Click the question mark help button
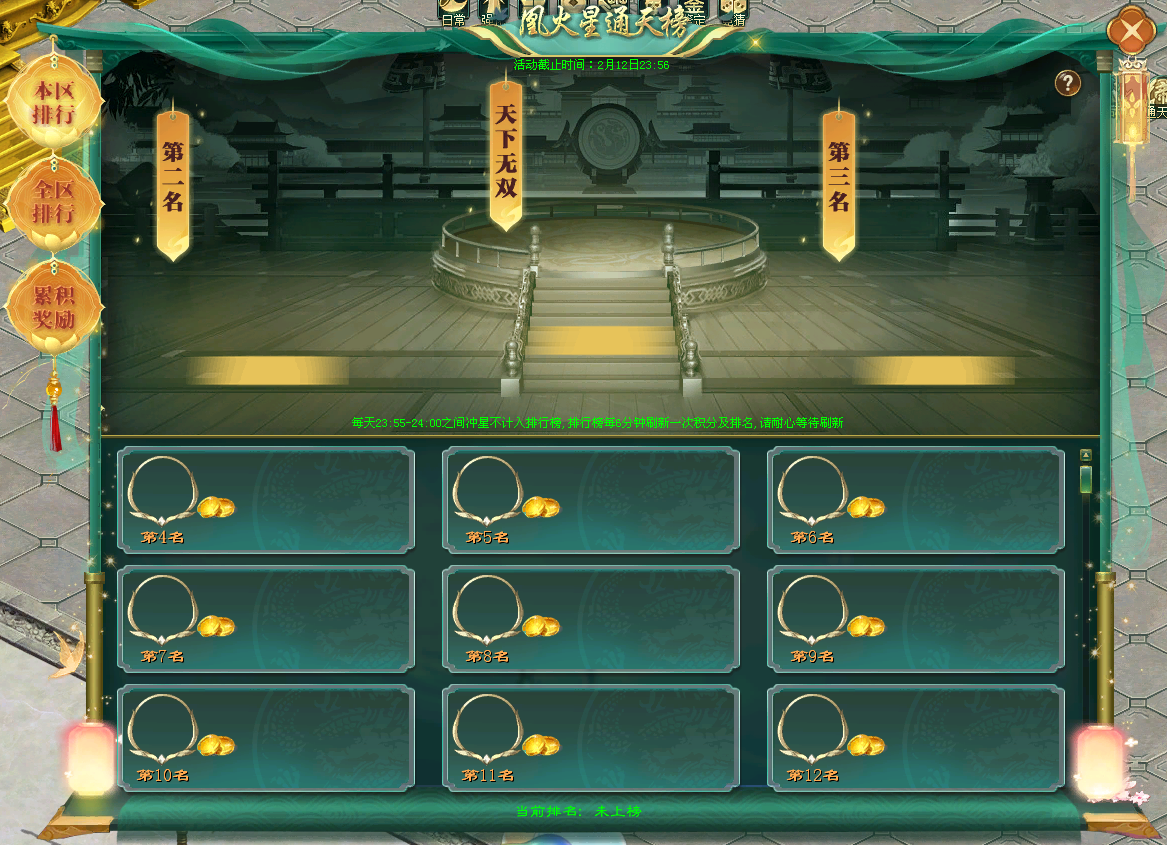Screen dimensions: 1167x845 [1068, 83]
